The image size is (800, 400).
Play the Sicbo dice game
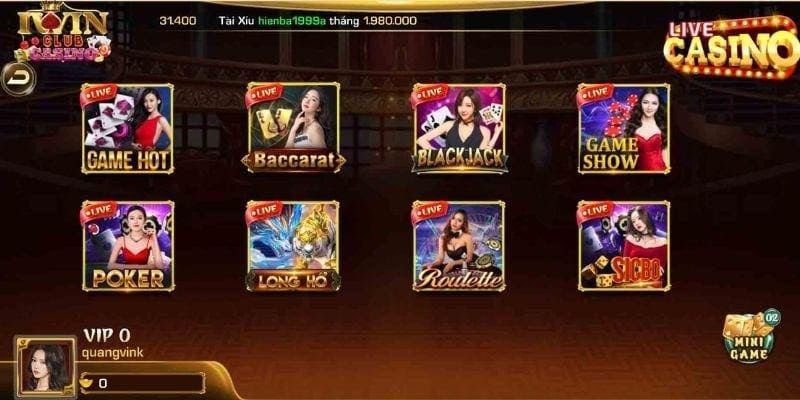point(624,246)
